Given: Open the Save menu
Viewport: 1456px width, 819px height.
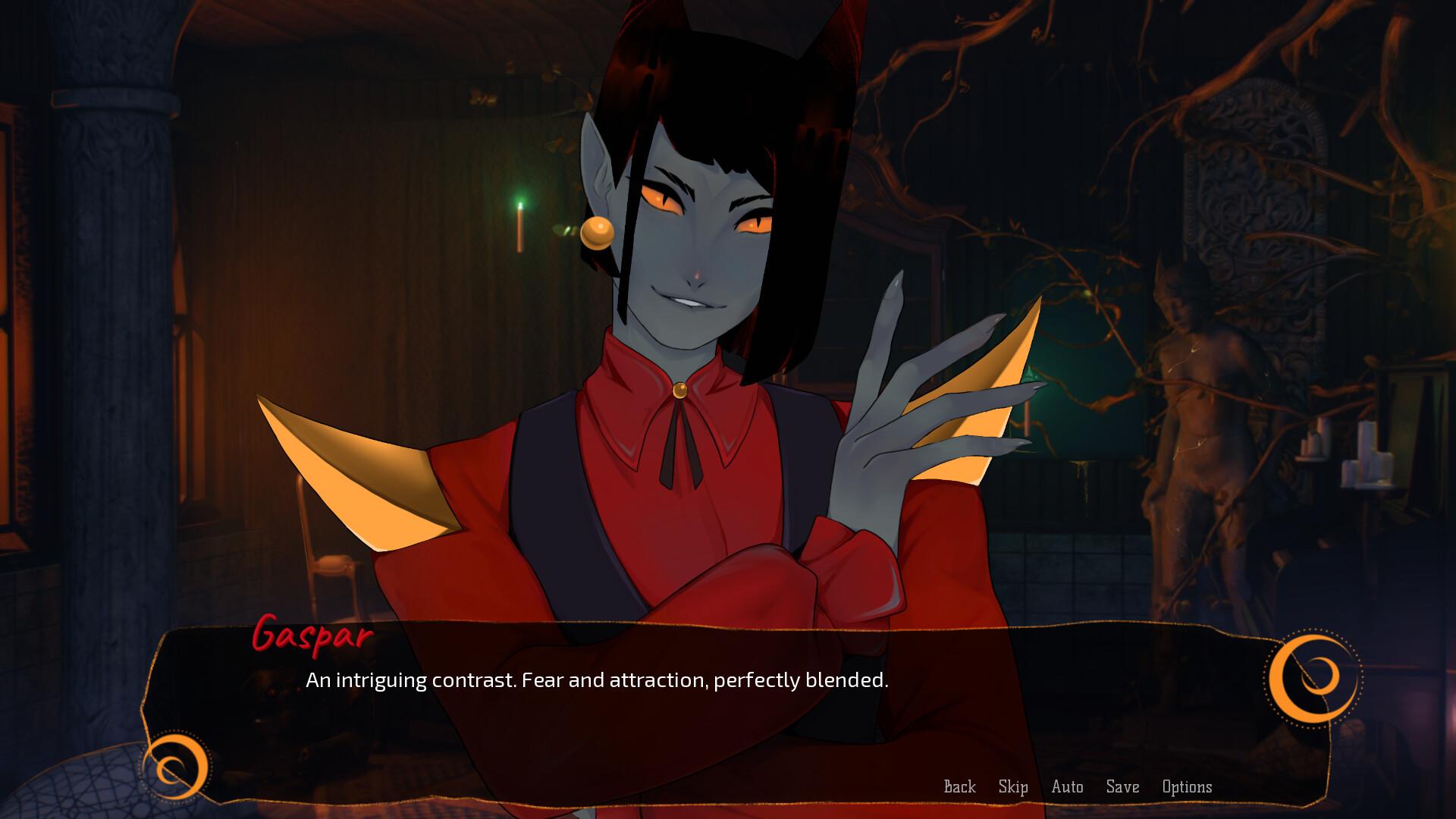Looking at the screenshot, I should coord(1122,787).
